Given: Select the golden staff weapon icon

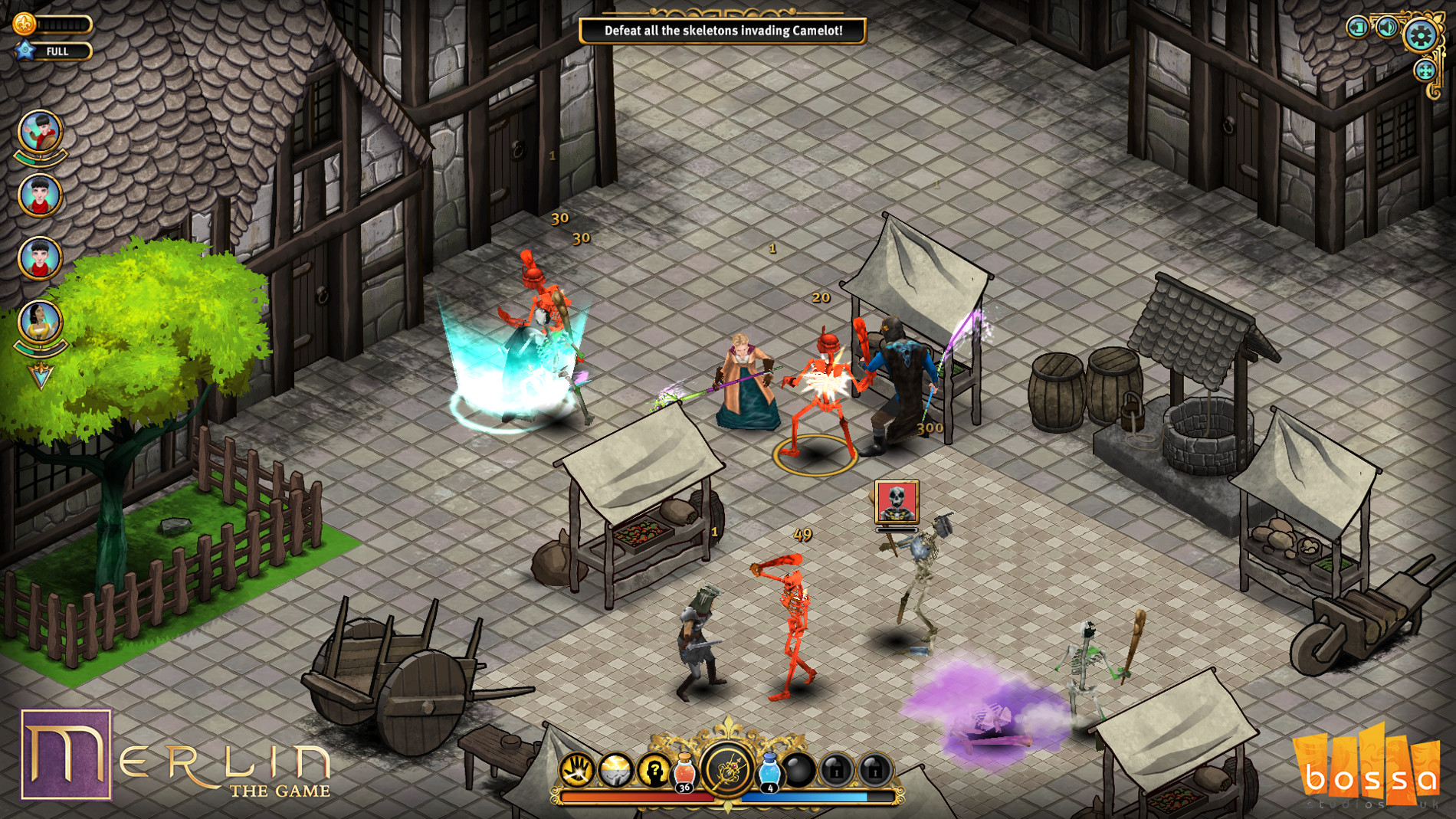Looking at the screenshot, I should point(727,768).
